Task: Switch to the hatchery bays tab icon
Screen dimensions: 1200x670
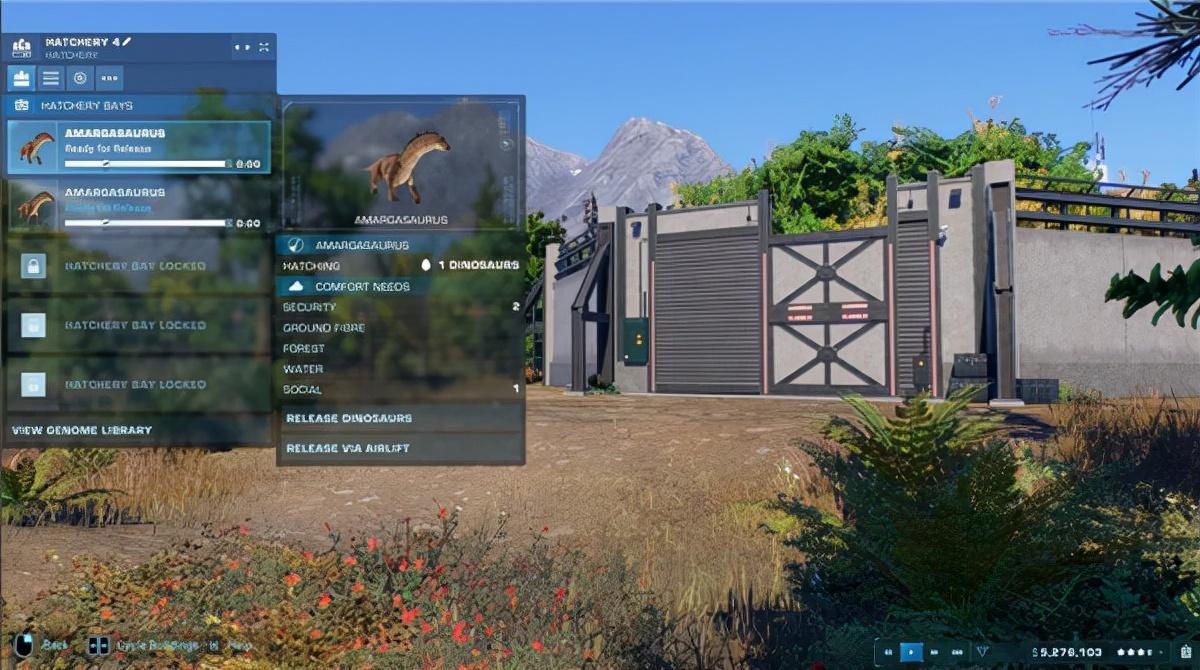Action: [x=21, y=78]
